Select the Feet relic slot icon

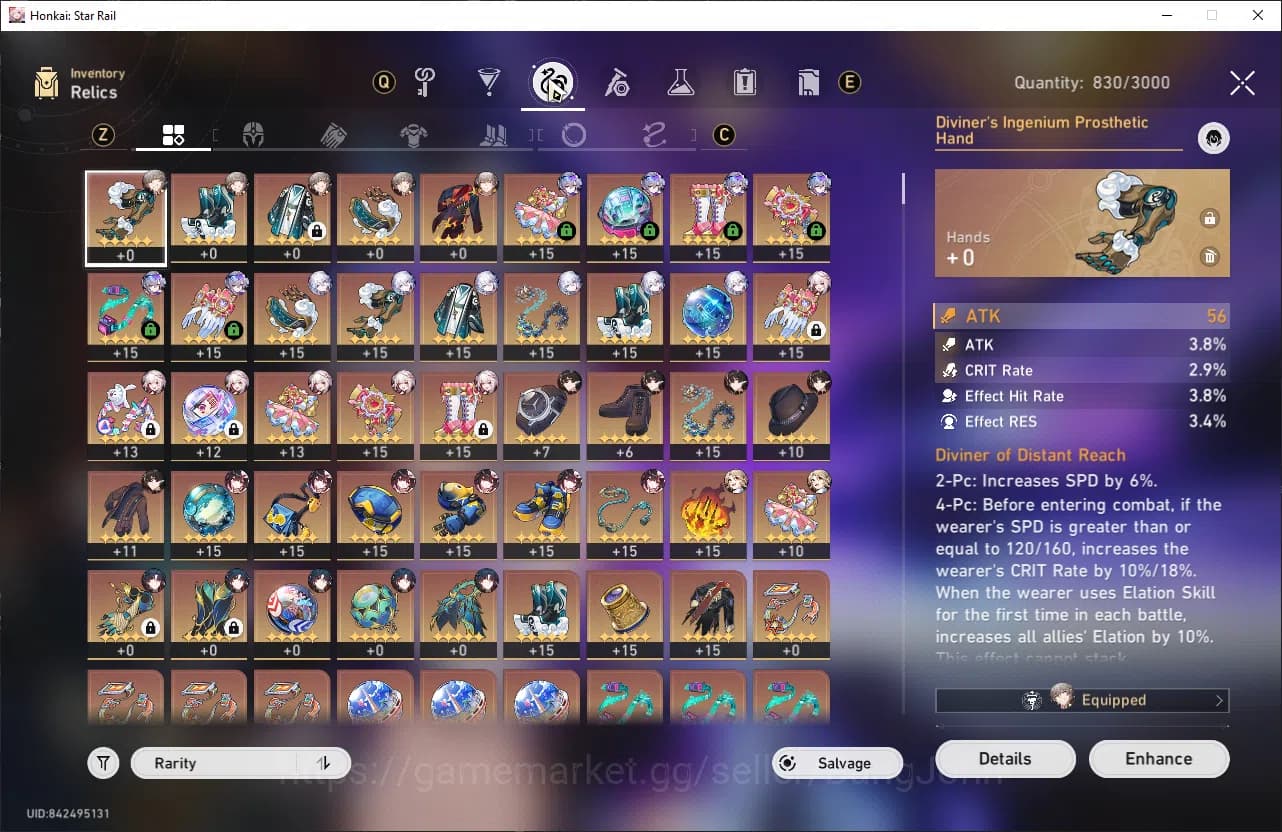493,134
